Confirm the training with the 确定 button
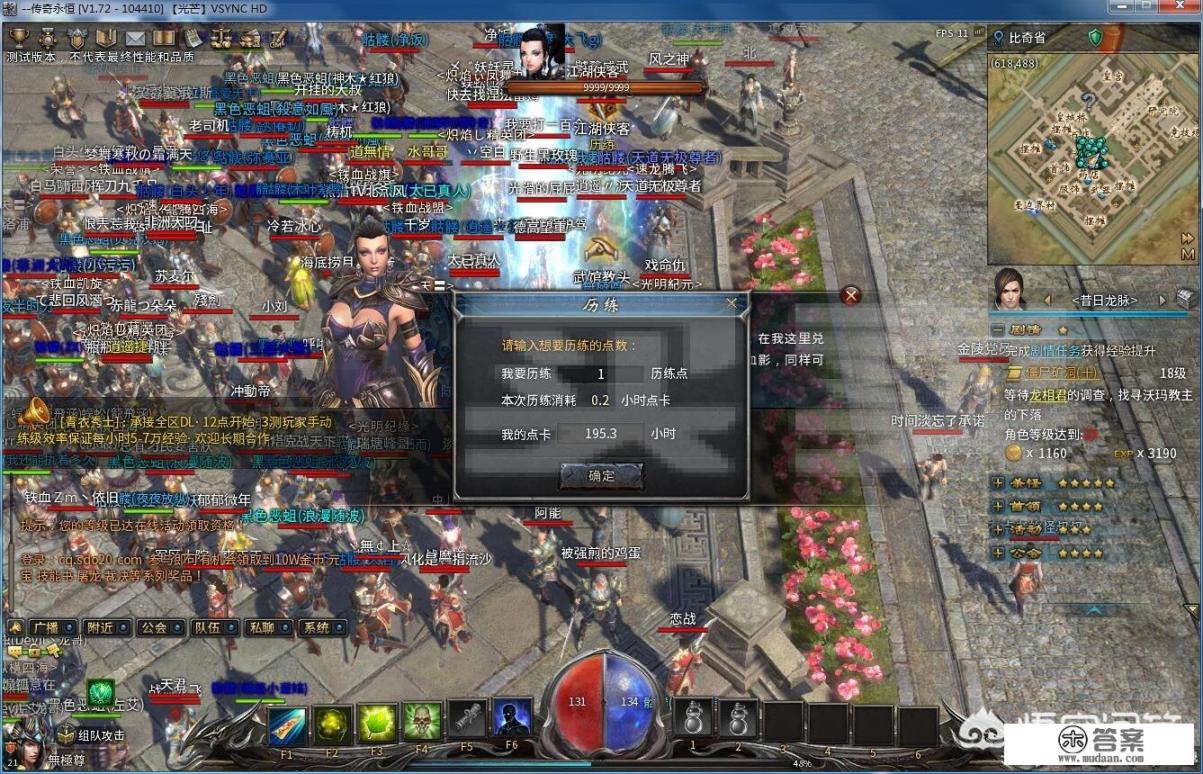The width and height of the screenshot is (1203, 774). (x=602, y=476)
